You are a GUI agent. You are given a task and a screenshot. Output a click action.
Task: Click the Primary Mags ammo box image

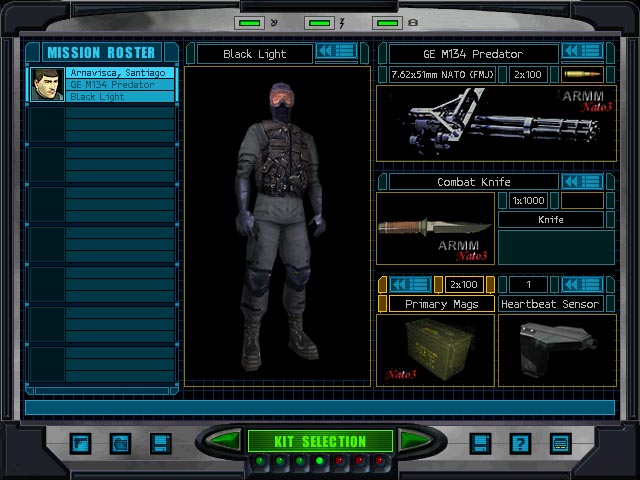coord(436,350)
